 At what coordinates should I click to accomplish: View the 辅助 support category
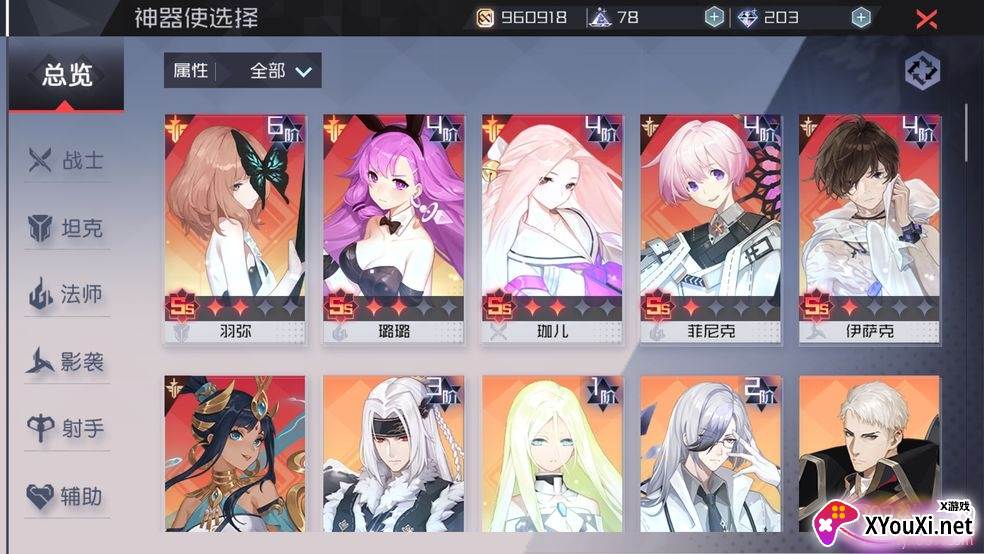pyautogui.click(x=67, y=496)
